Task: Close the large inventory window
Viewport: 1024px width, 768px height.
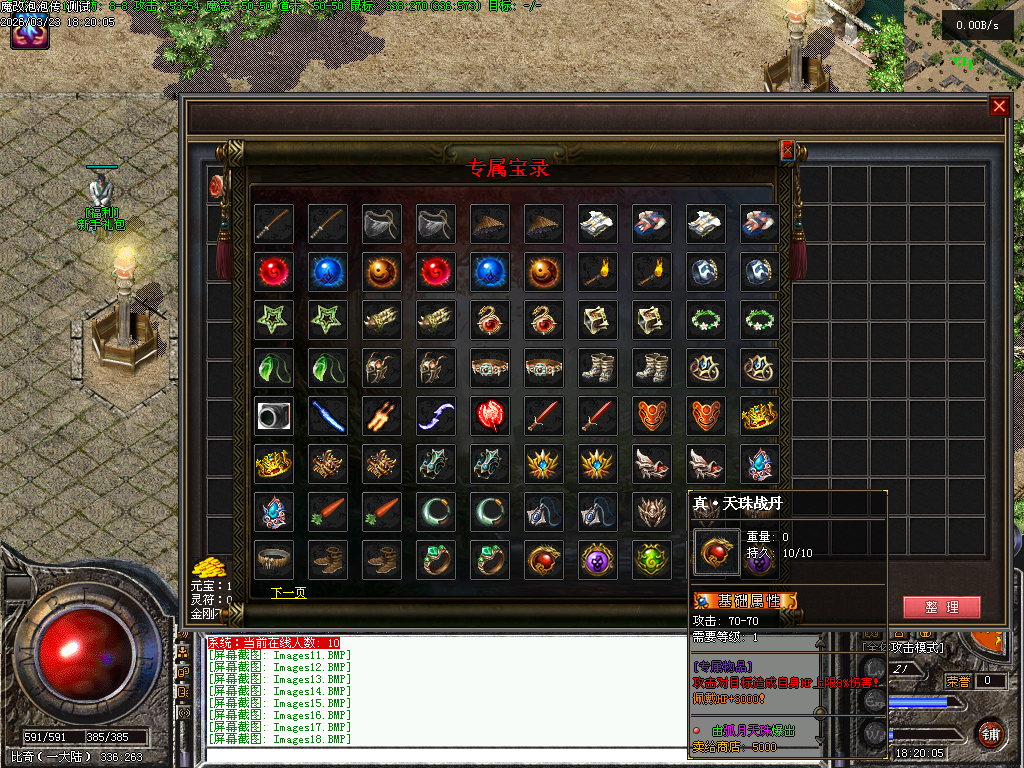Action: tap(998, 107)
